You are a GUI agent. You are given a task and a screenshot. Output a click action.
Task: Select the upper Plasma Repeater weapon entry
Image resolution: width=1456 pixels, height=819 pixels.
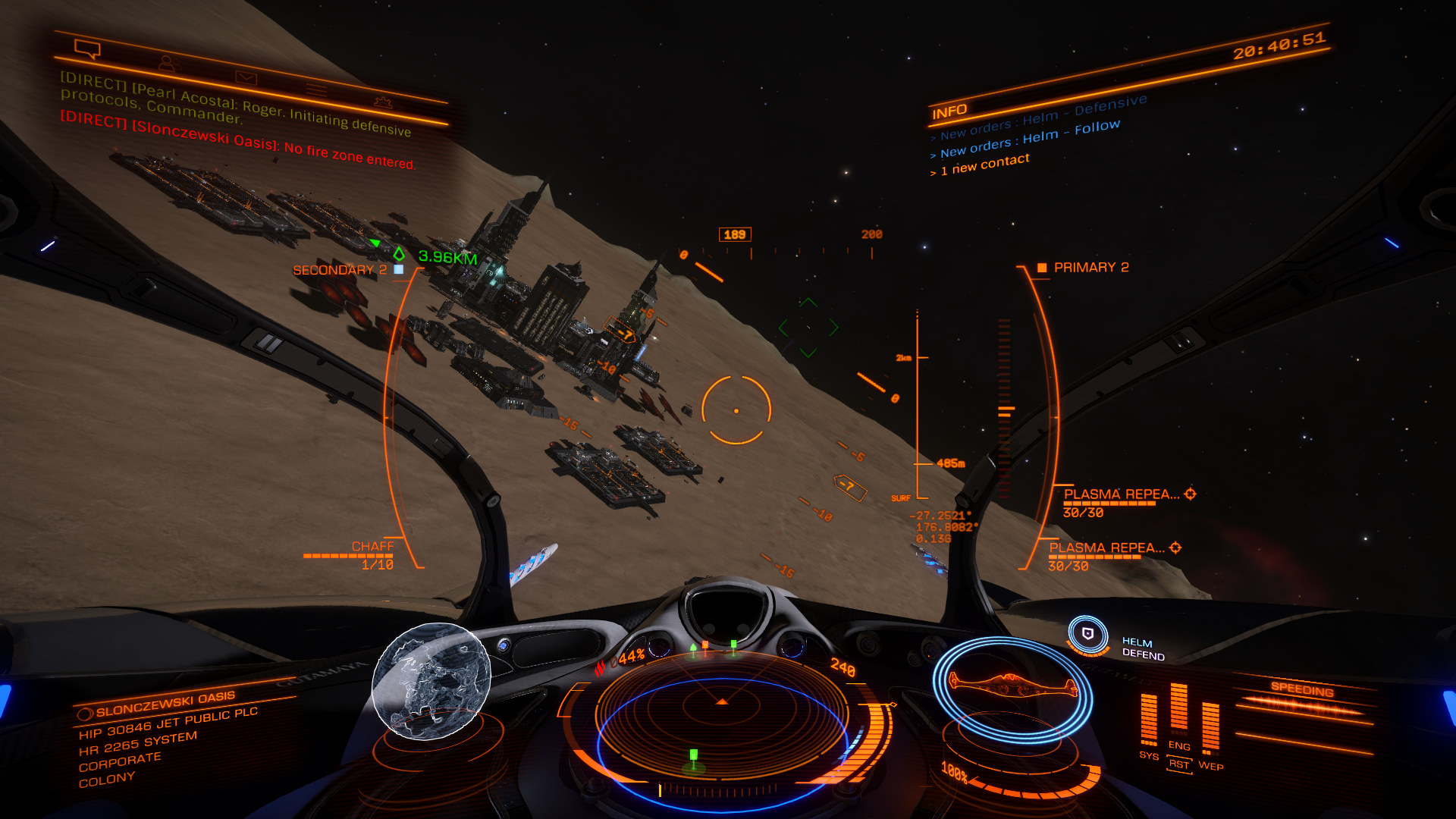[x=1122, y=494]
